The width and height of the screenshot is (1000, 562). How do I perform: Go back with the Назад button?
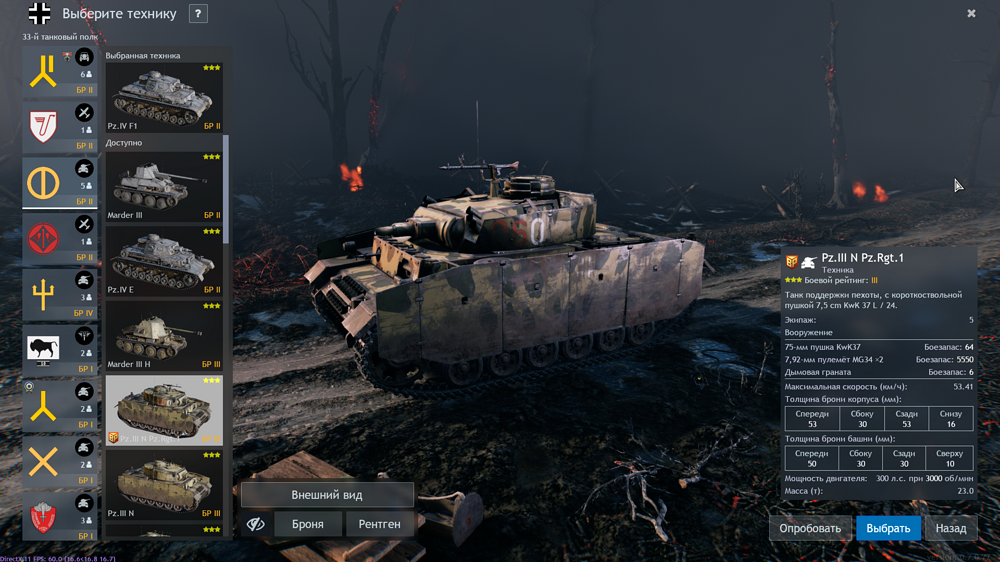(x=950, y=528)
